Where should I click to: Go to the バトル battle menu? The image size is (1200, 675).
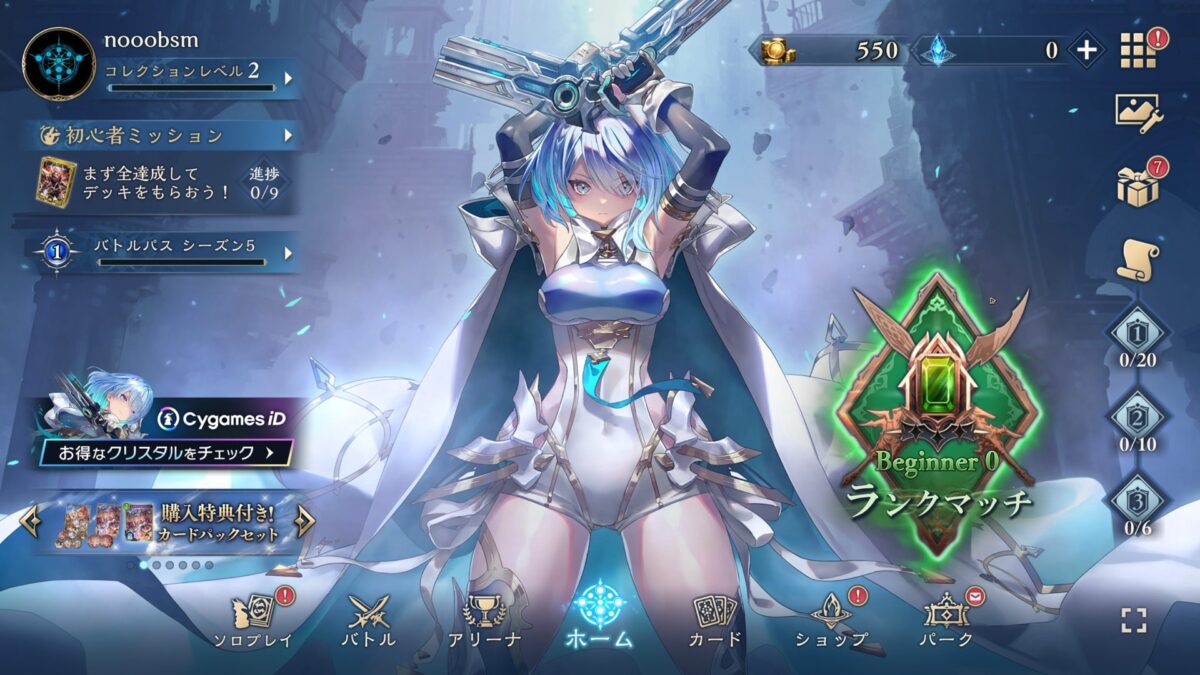click(369, 620)
